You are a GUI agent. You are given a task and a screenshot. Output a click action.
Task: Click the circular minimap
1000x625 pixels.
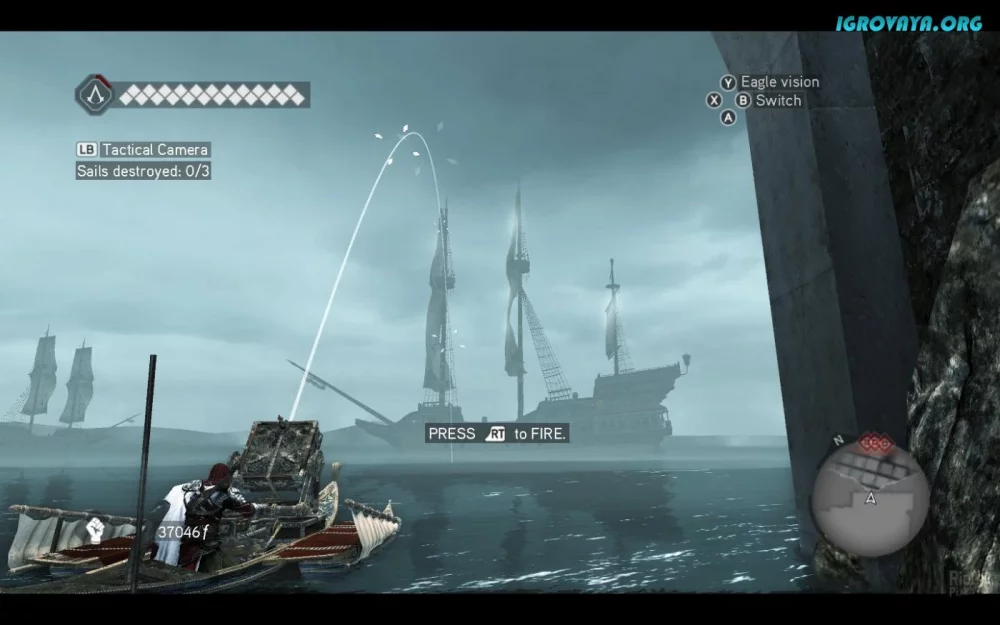coord(869,497)
